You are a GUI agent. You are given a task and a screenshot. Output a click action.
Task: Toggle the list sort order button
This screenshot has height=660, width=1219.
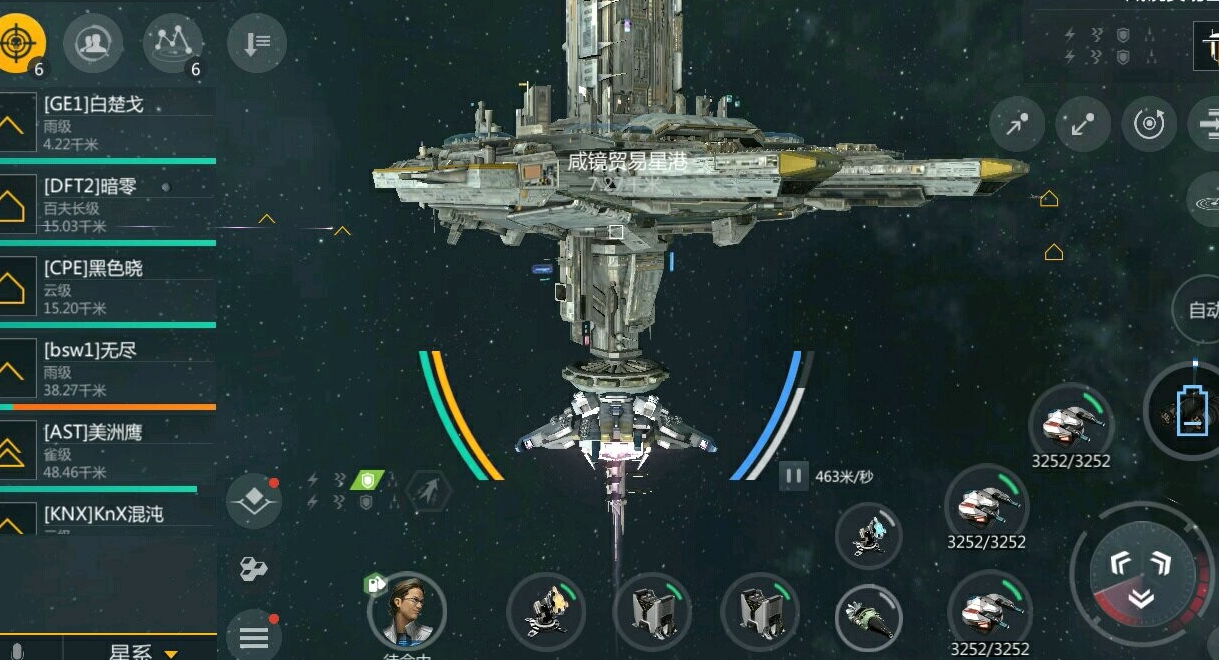pyautogui.click(x=257, y=42)
